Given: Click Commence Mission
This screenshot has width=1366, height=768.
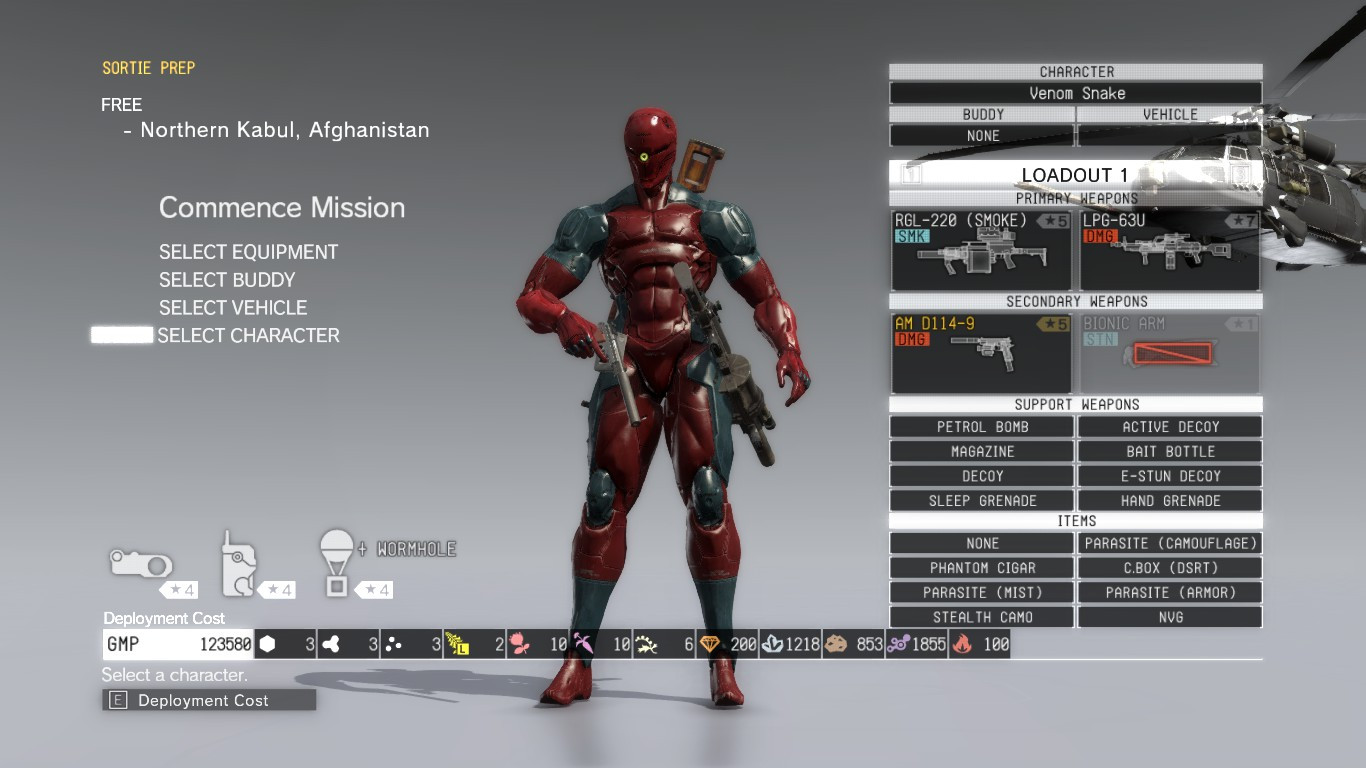Looking at the screenshot, I should click(282, 208).
